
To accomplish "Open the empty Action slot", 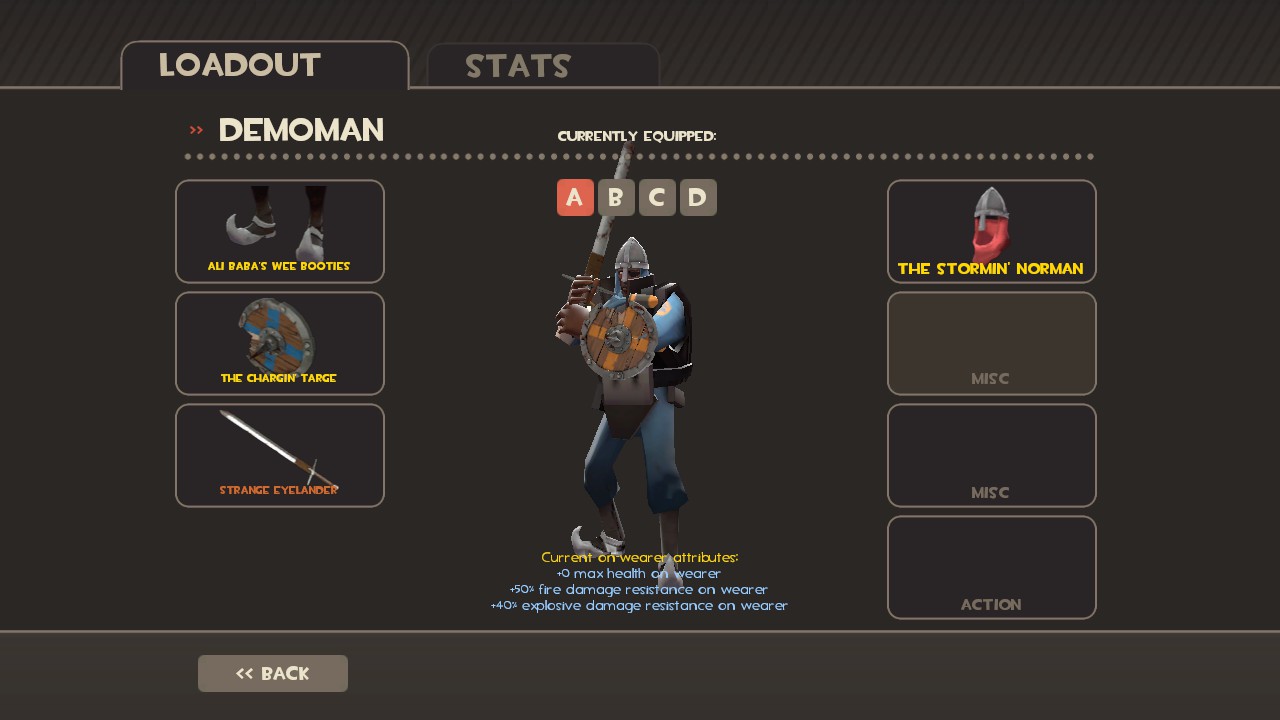I will point(991,567).
